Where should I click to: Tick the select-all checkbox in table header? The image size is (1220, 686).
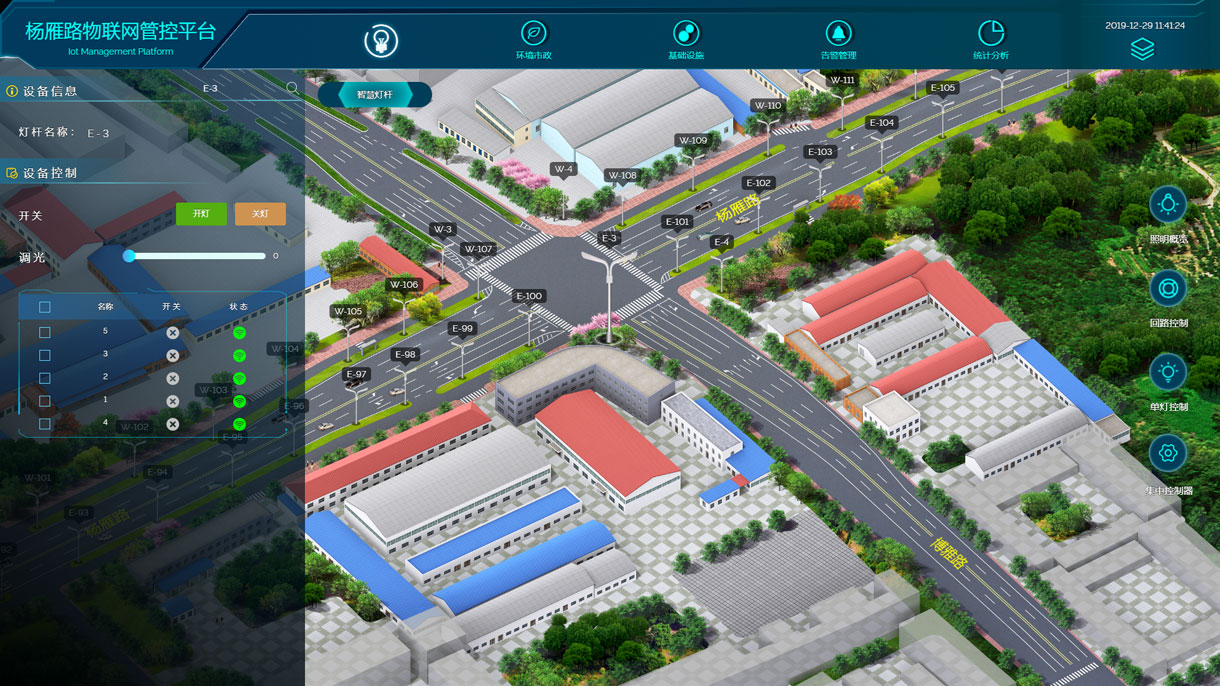44,307
